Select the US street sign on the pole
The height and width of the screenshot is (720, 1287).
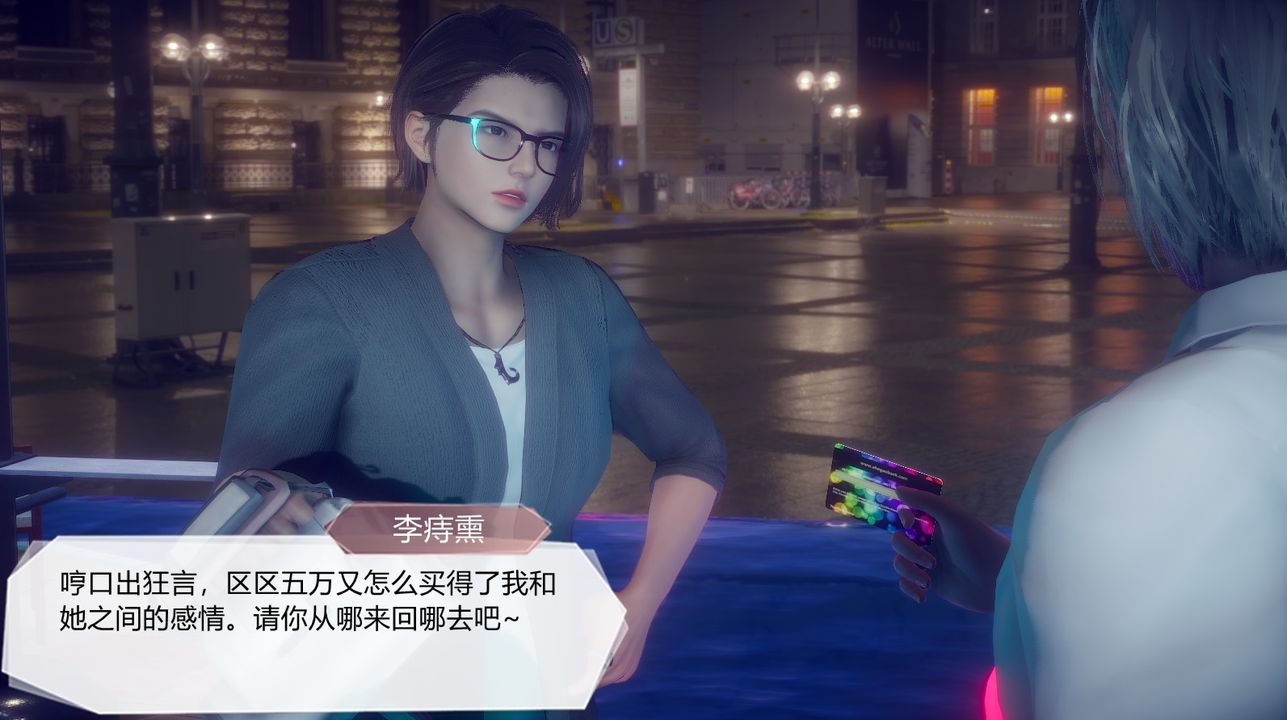616,30
